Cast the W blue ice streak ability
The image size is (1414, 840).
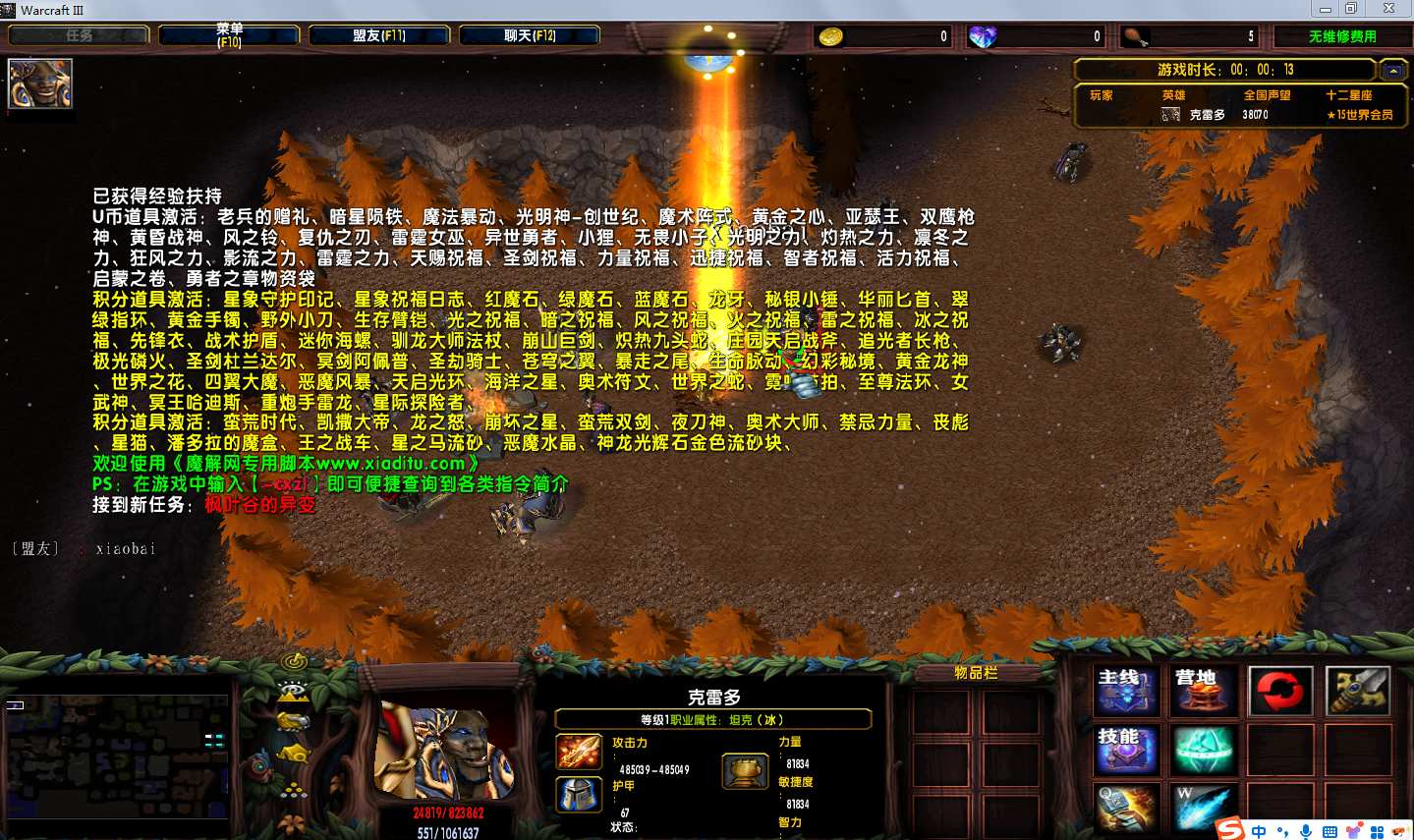tap(1203, 809)
